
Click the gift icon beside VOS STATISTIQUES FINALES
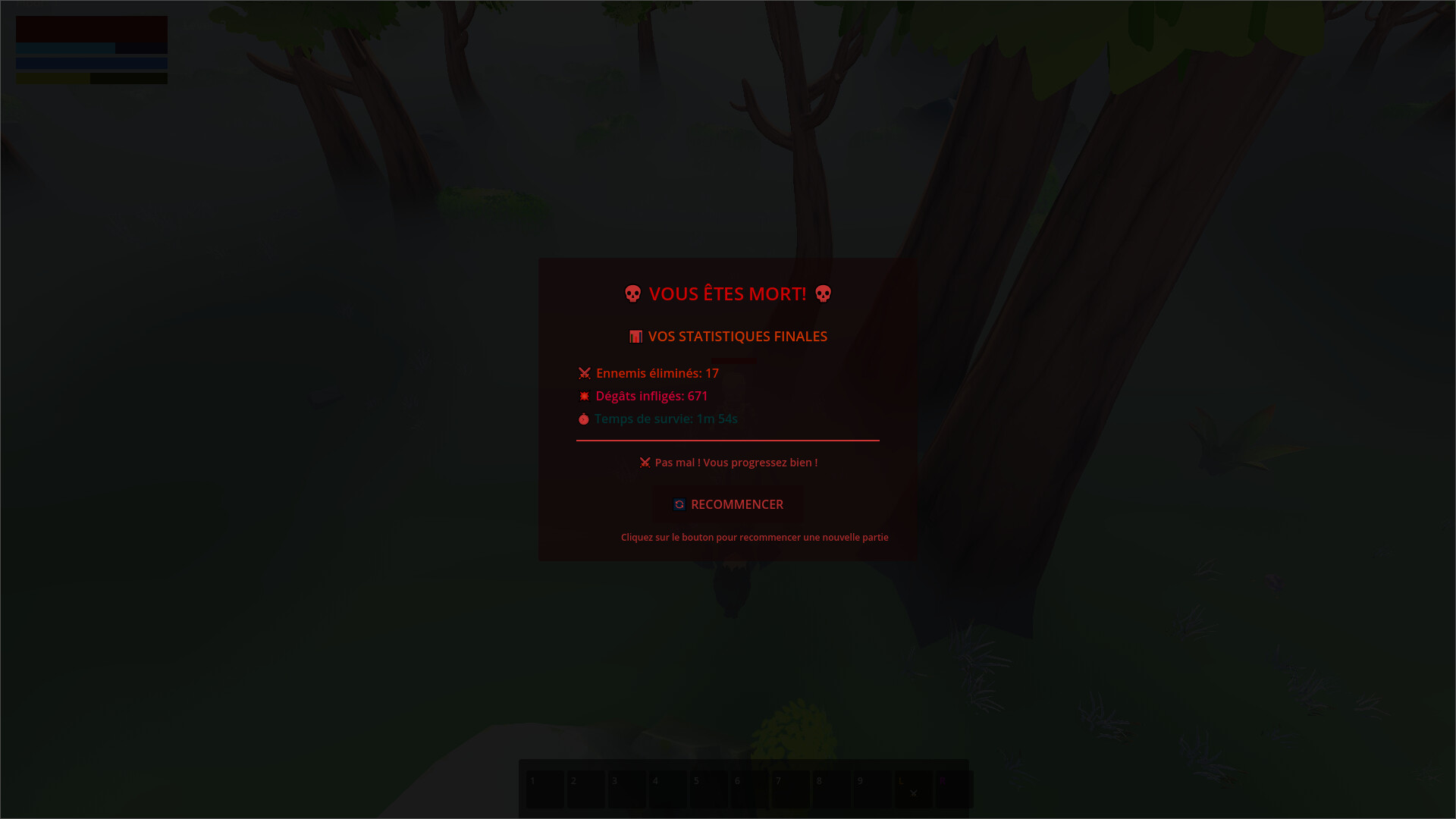(x=636, y=336)
